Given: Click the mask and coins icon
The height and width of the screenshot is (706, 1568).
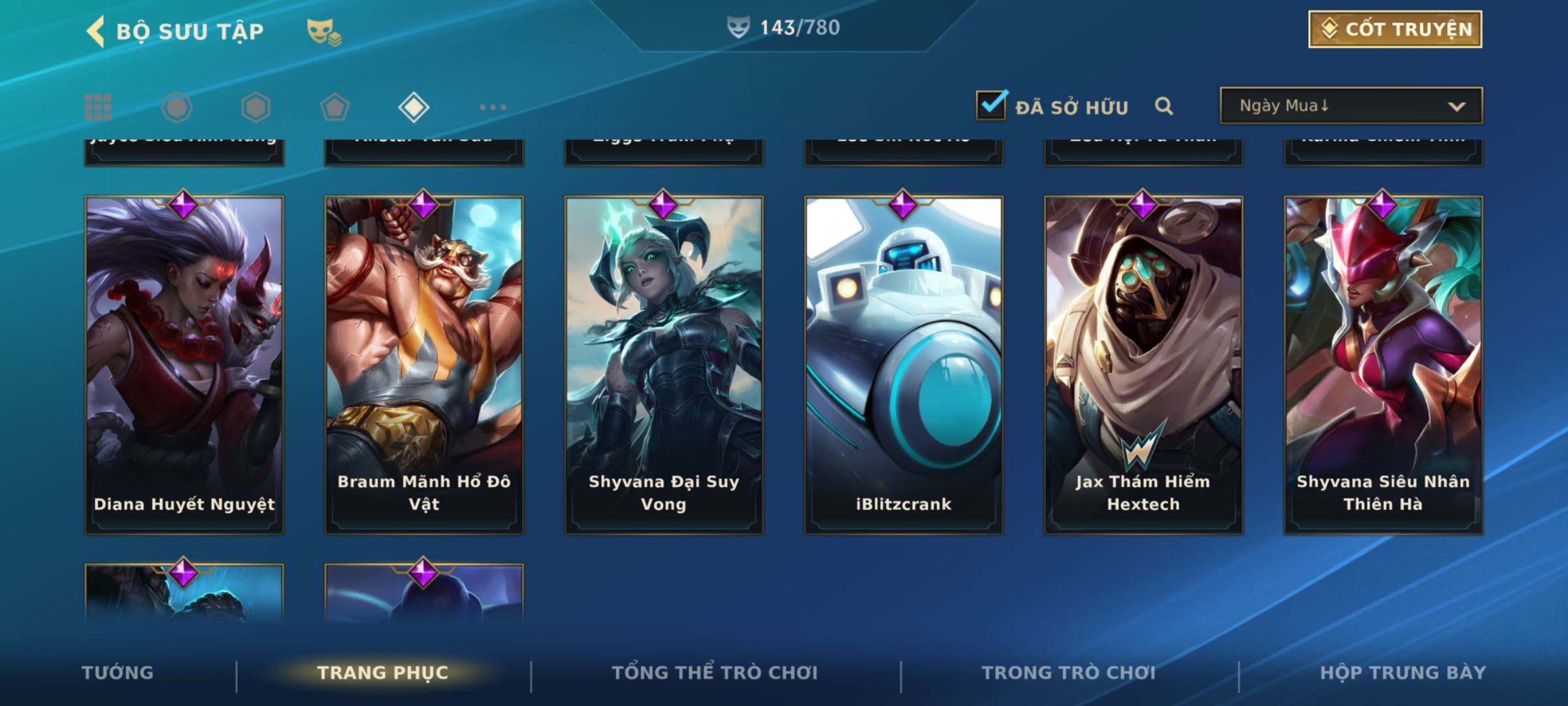Looking at the screenshot, I should 324,31.
